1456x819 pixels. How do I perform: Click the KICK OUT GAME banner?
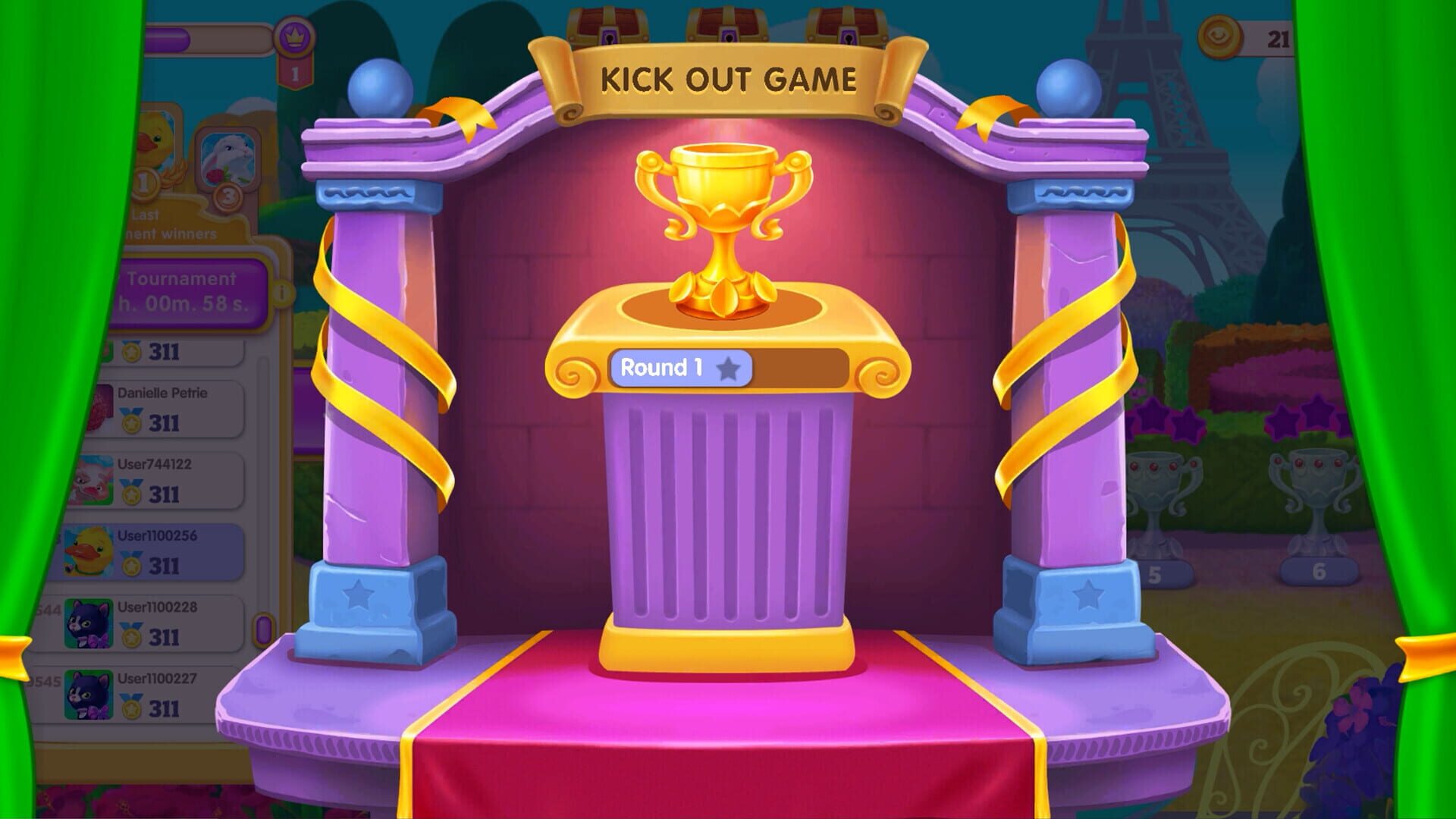coord(730,76)
